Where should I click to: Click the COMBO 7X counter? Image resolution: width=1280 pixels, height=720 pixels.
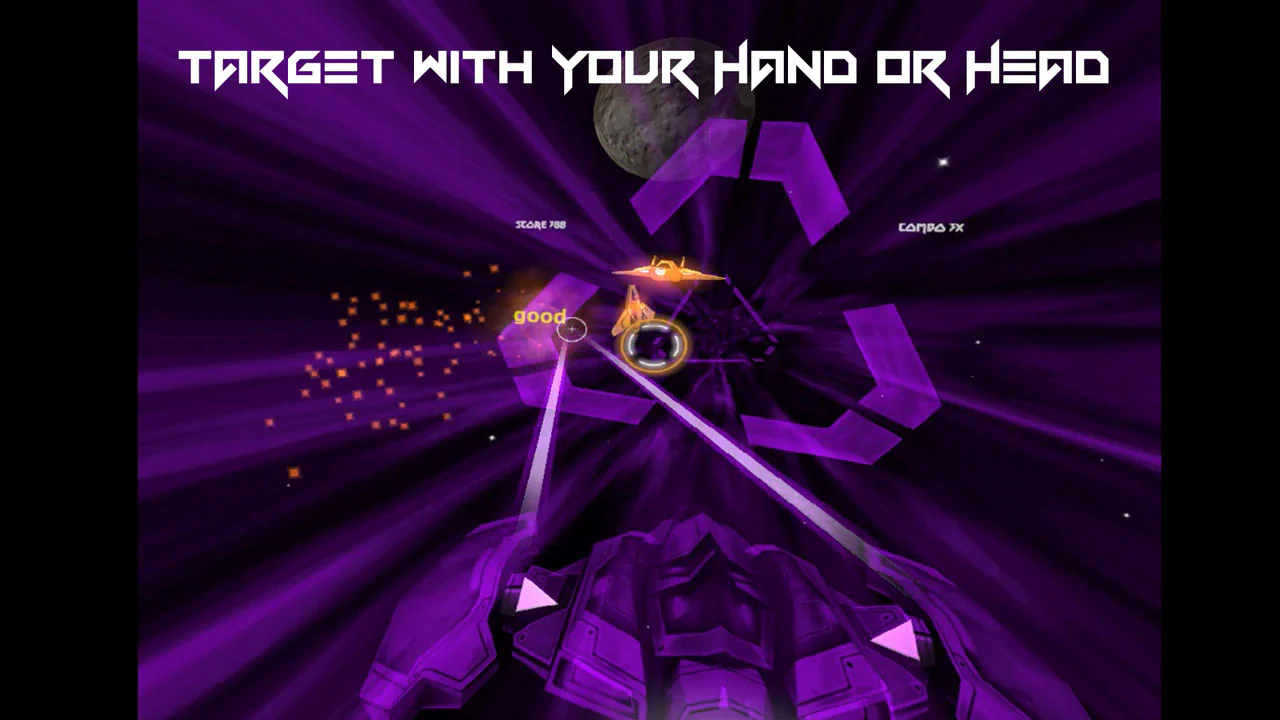(932, 228)
